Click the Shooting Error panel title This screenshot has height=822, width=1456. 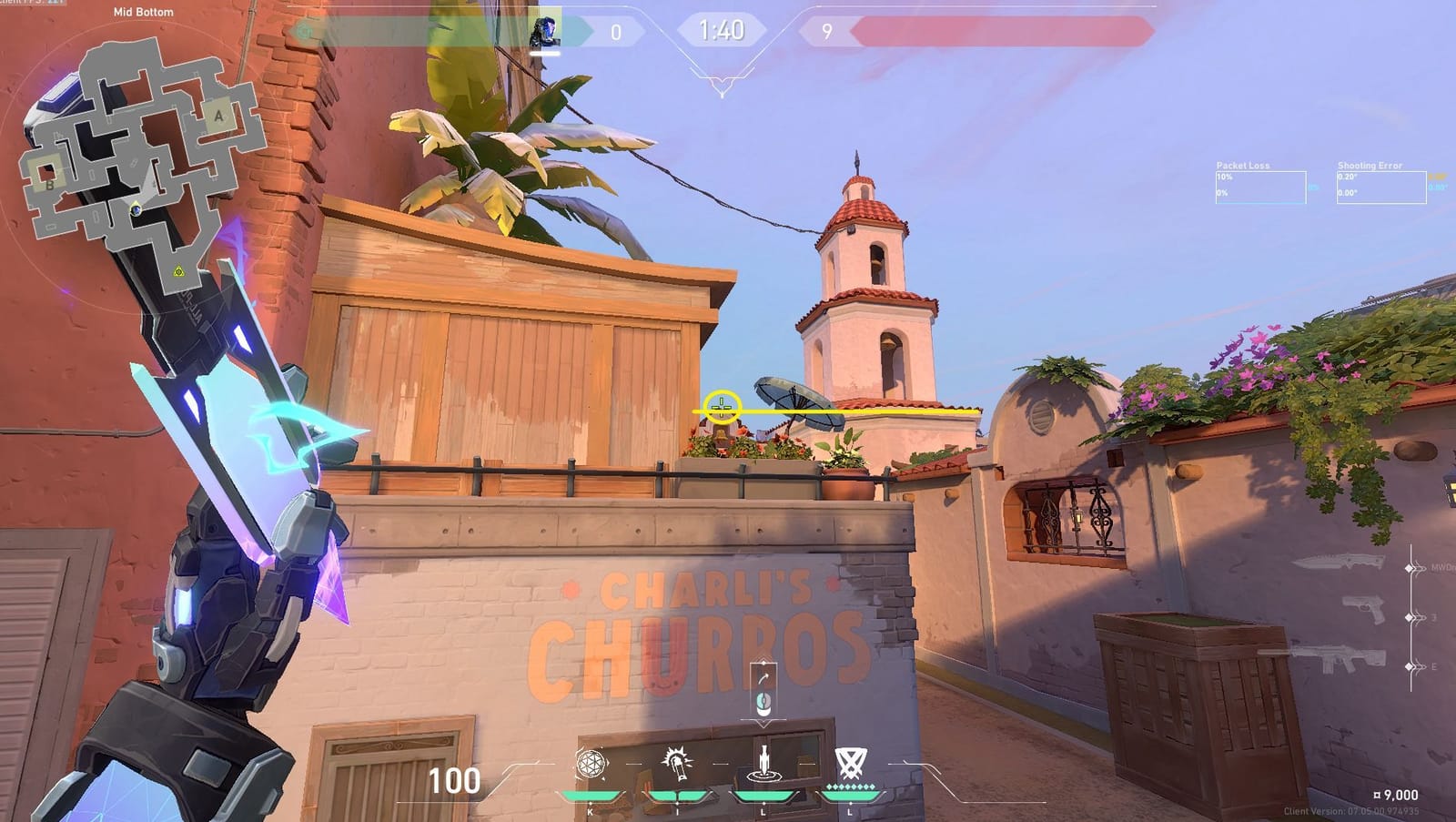click(1370, 165)
